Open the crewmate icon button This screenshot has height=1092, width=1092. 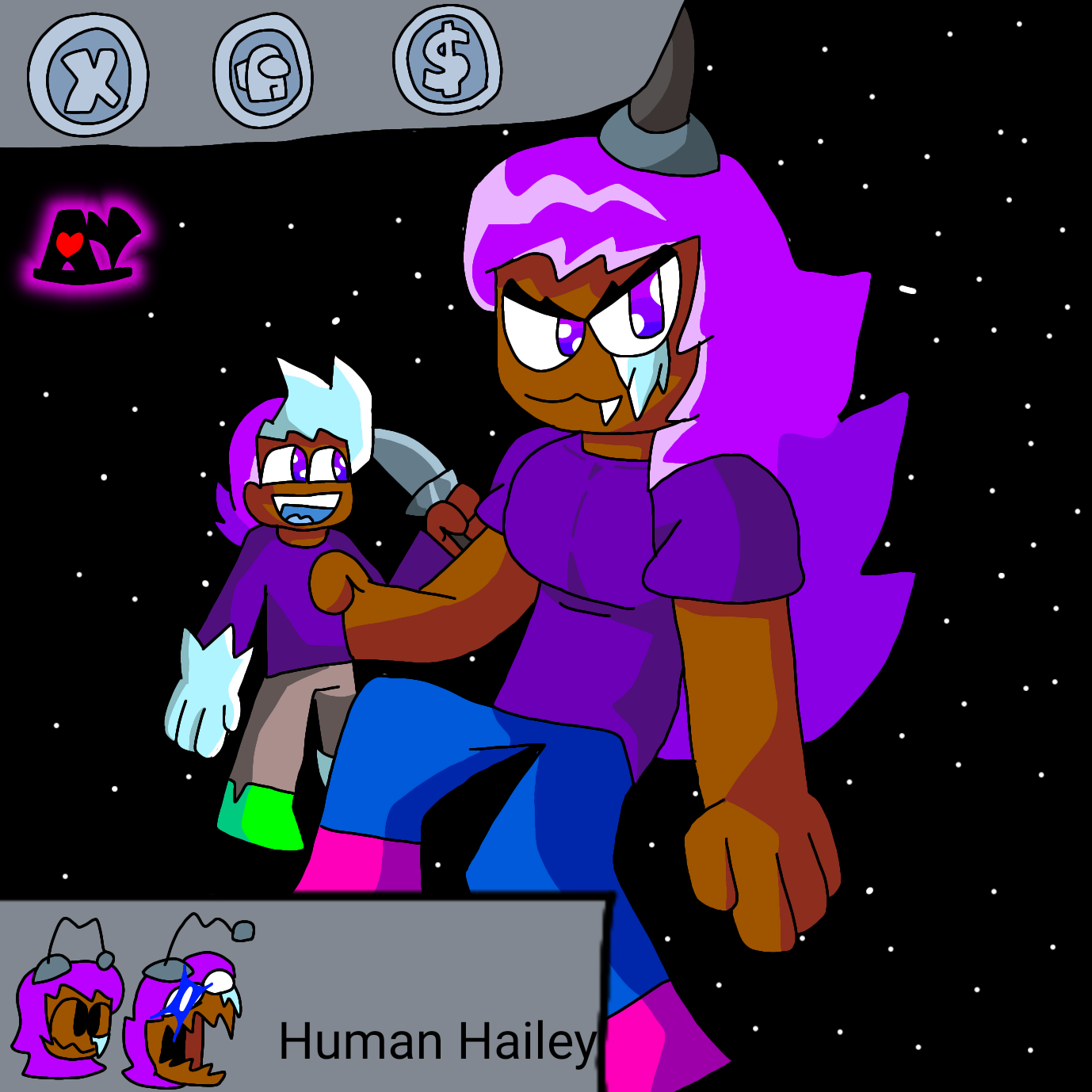click(263, 72)
